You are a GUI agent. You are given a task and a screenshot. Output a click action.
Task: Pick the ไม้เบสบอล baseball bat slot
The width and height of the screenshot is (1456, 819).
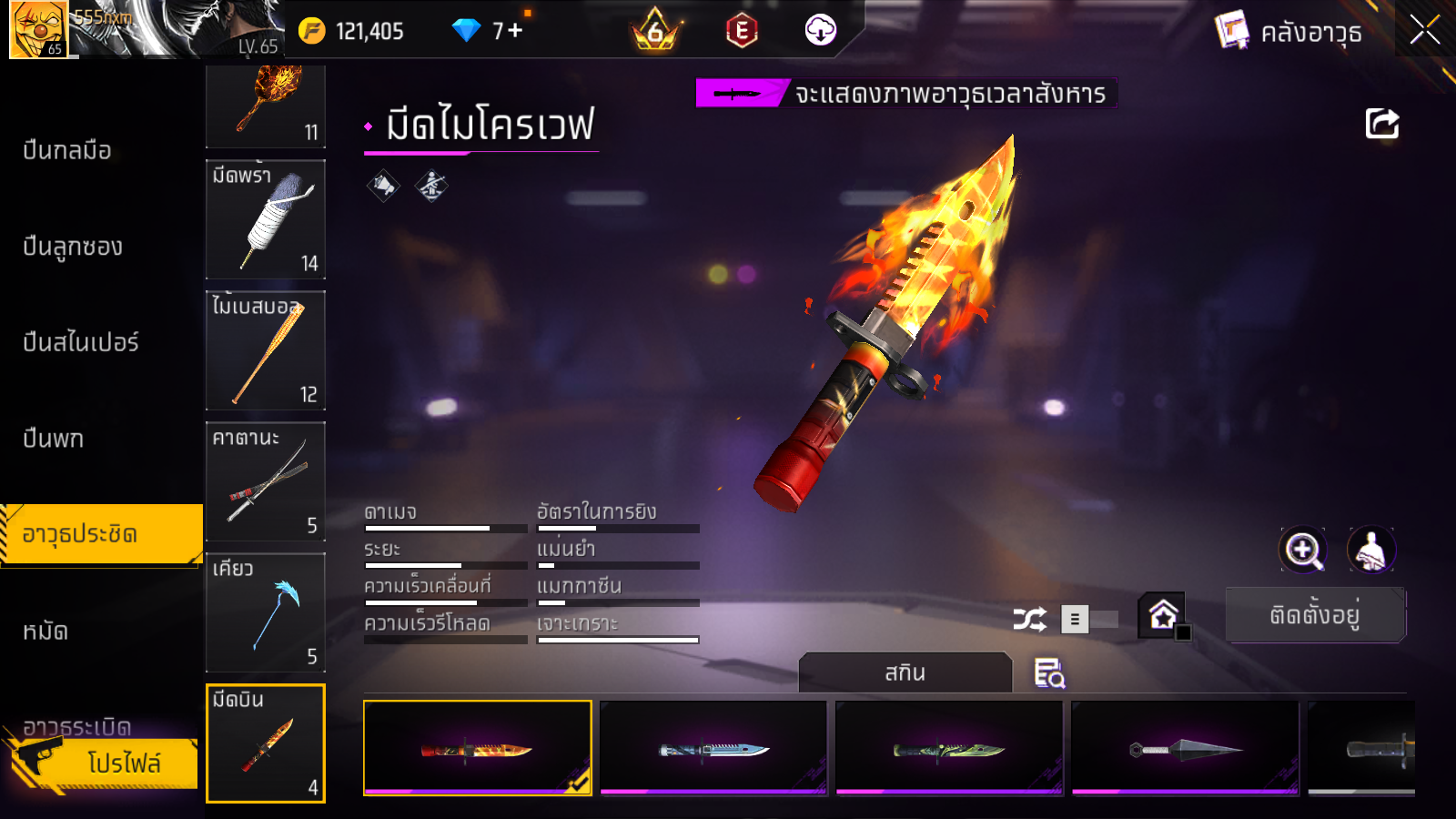click(266, 350)
